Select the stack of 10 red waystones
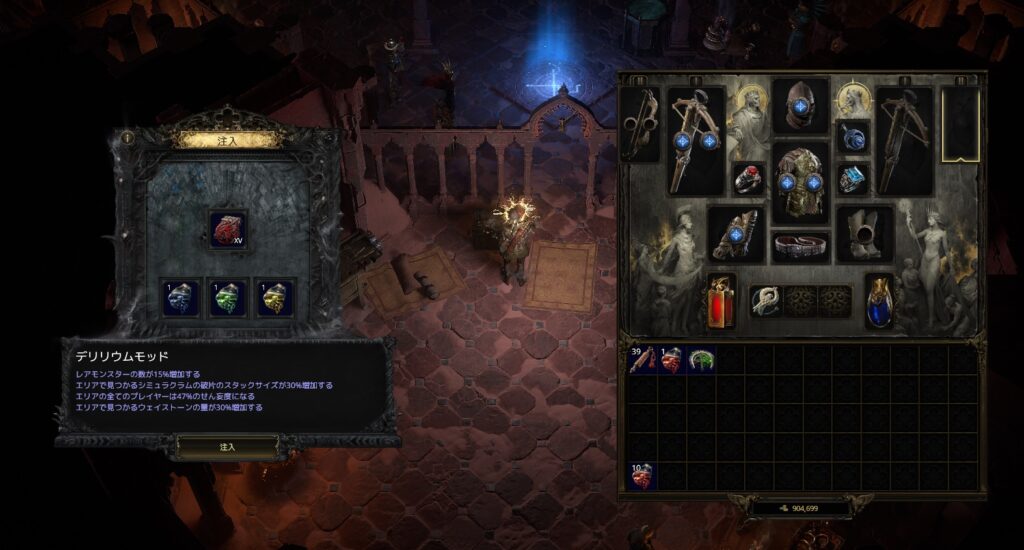Screen dimensions: 1024x550 pyautogui.click(x=643, y=476)
